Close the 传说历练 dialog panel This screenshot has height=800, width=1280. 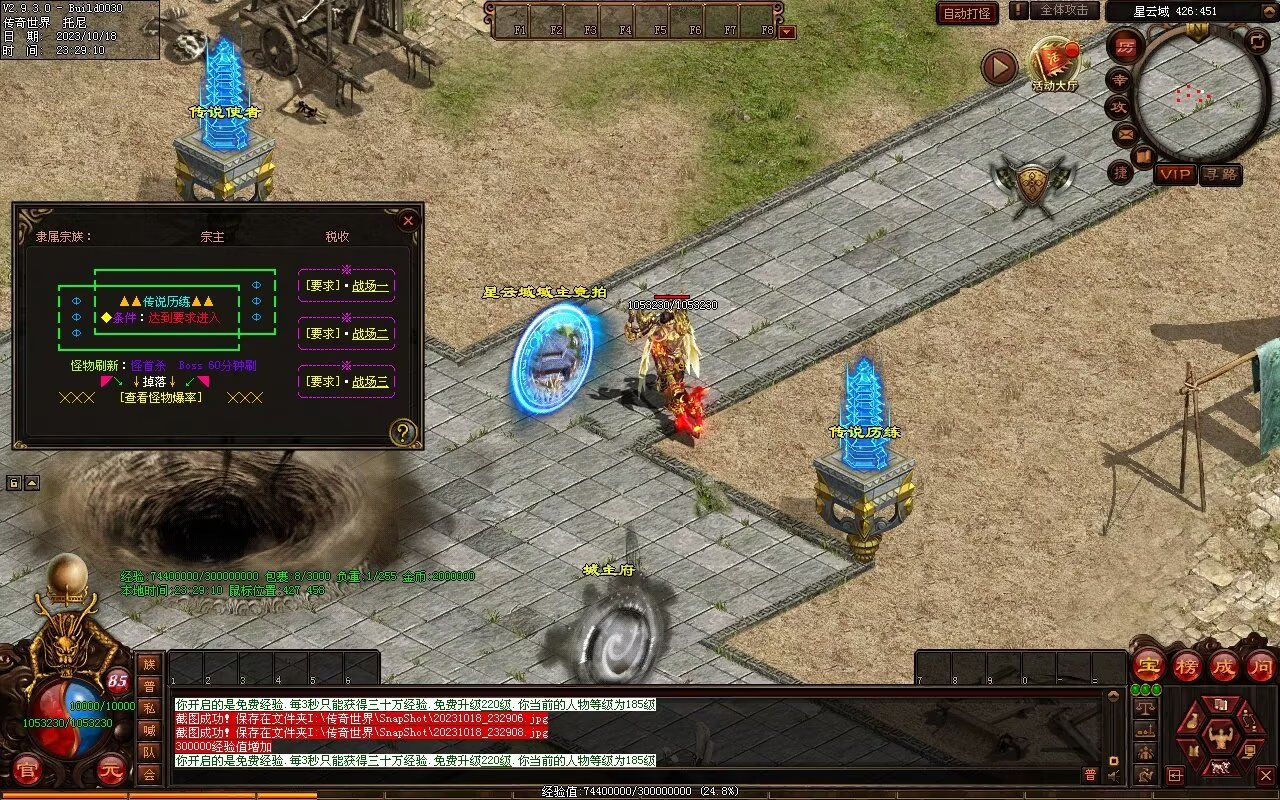pos(408,221)
